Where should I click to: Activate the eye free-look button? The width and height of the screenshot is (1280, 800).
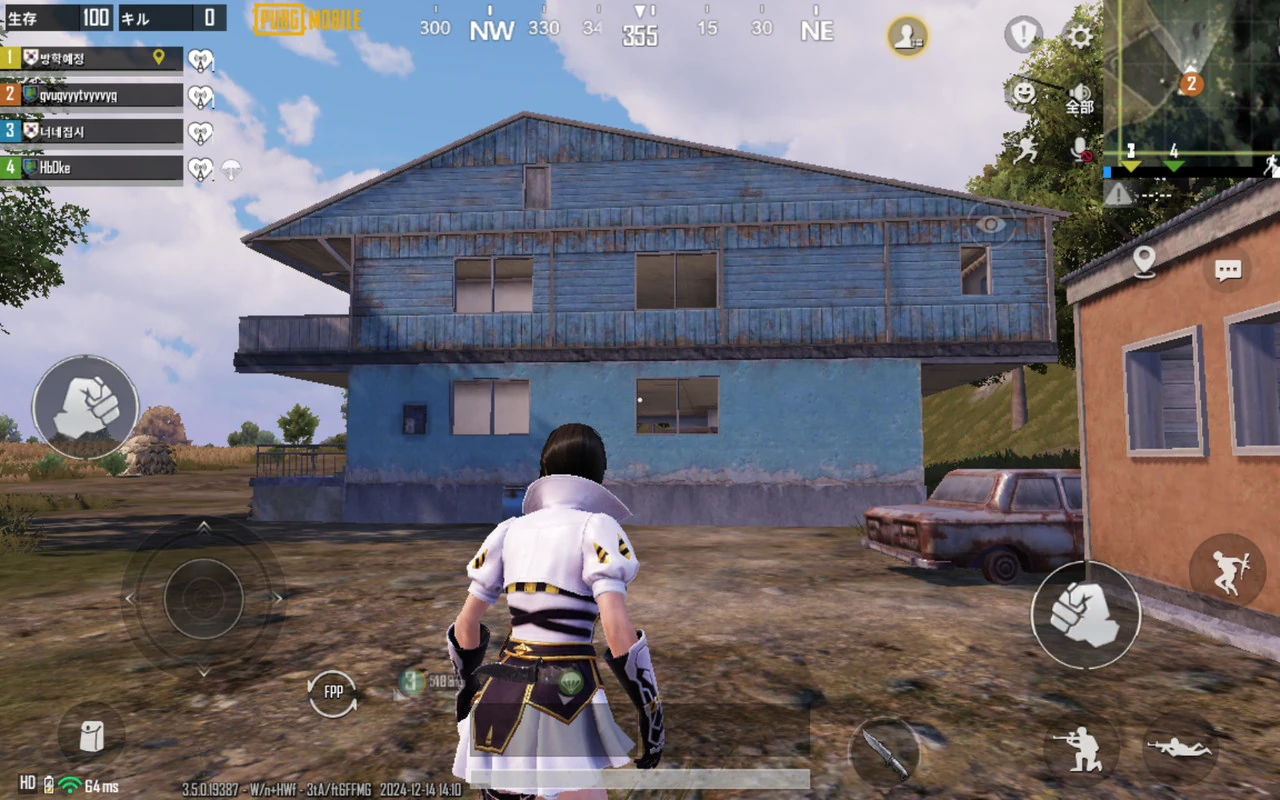pyautogui.click(x=990, y=224)
